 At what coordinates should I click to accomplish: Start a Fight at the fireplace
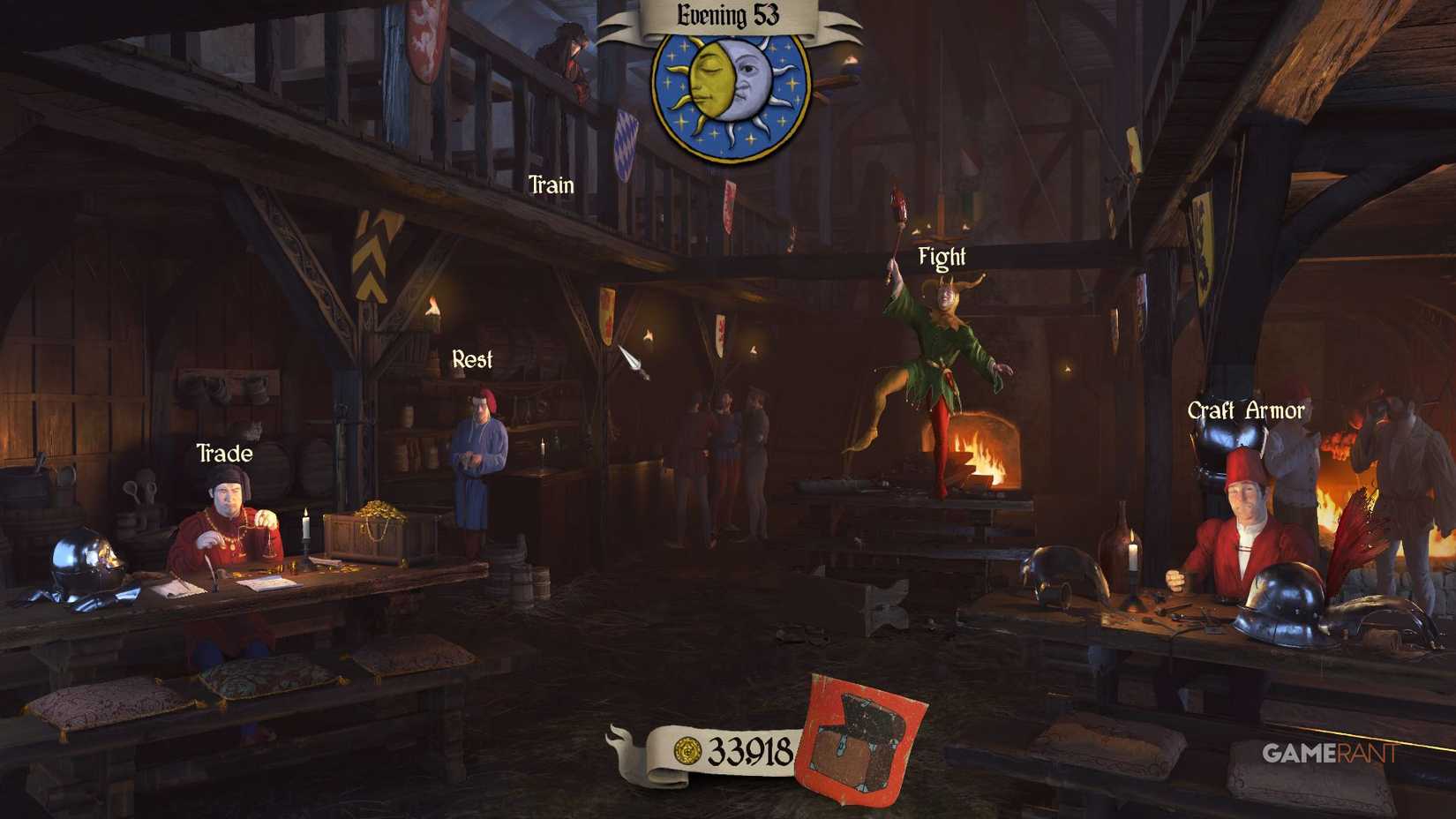pyautogui.click(x=941, y=257)
